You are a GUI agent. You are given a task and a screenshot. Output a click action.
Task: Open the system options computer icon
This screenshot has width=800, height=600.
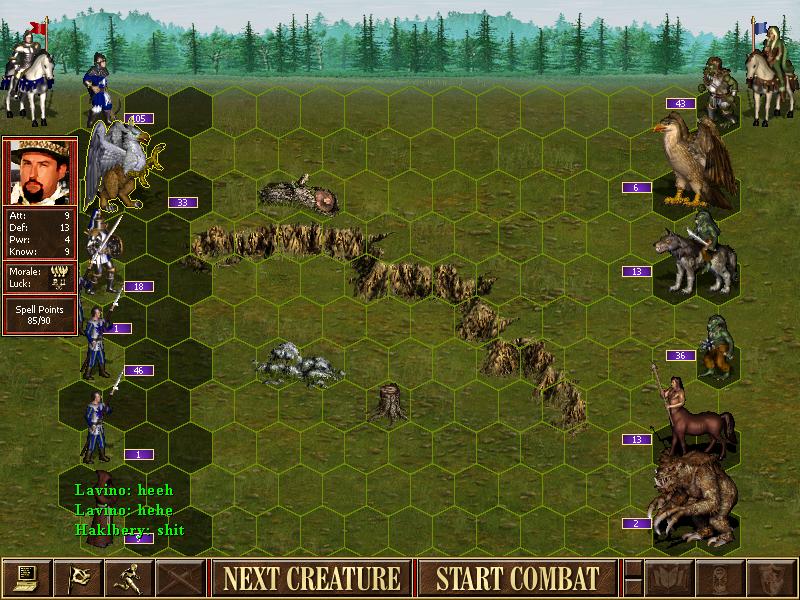(26, 578)
